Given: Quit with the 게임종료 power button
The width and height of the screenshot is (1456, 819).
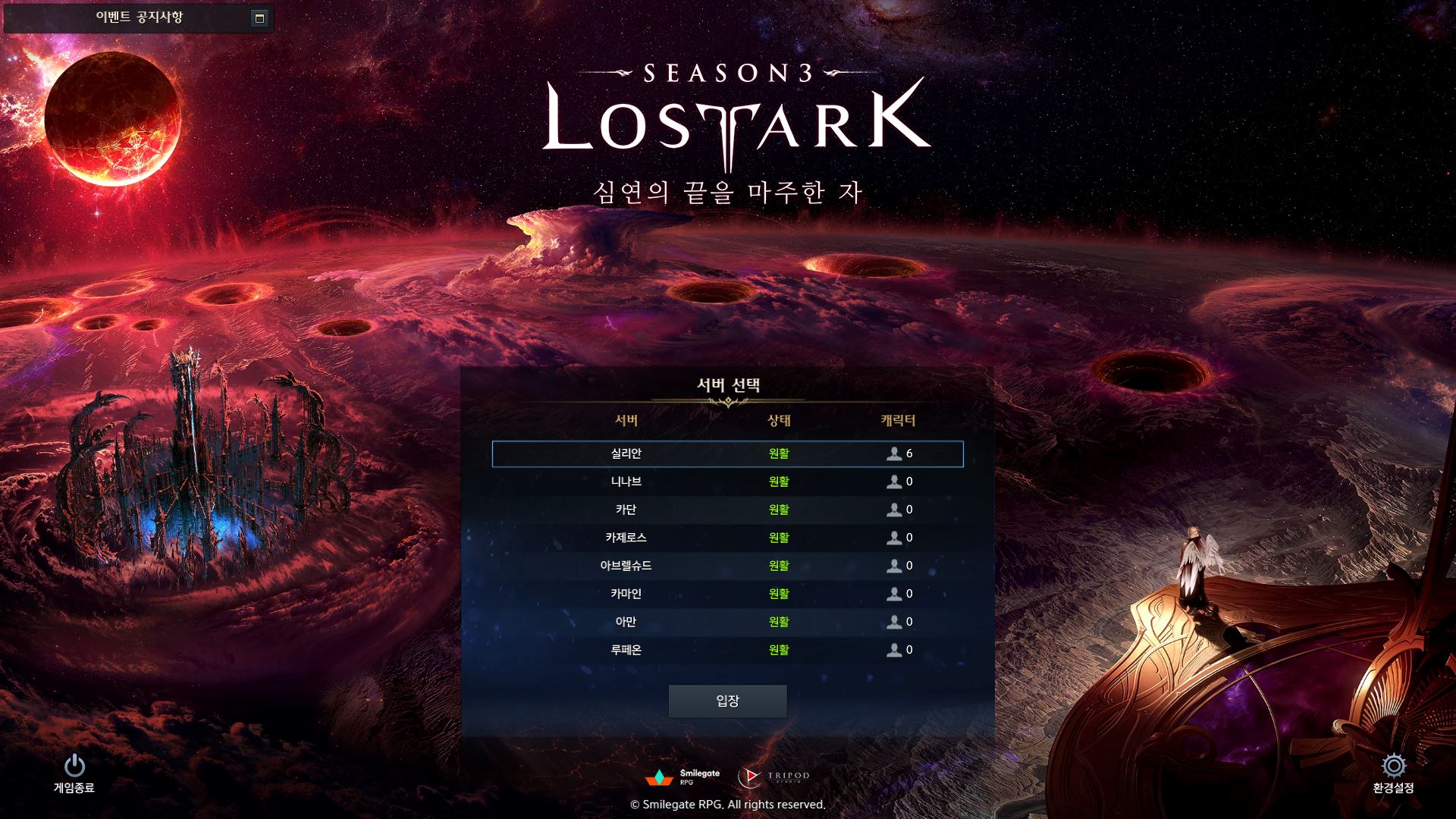Looking at the screenshot, I should tap(74, 767).
